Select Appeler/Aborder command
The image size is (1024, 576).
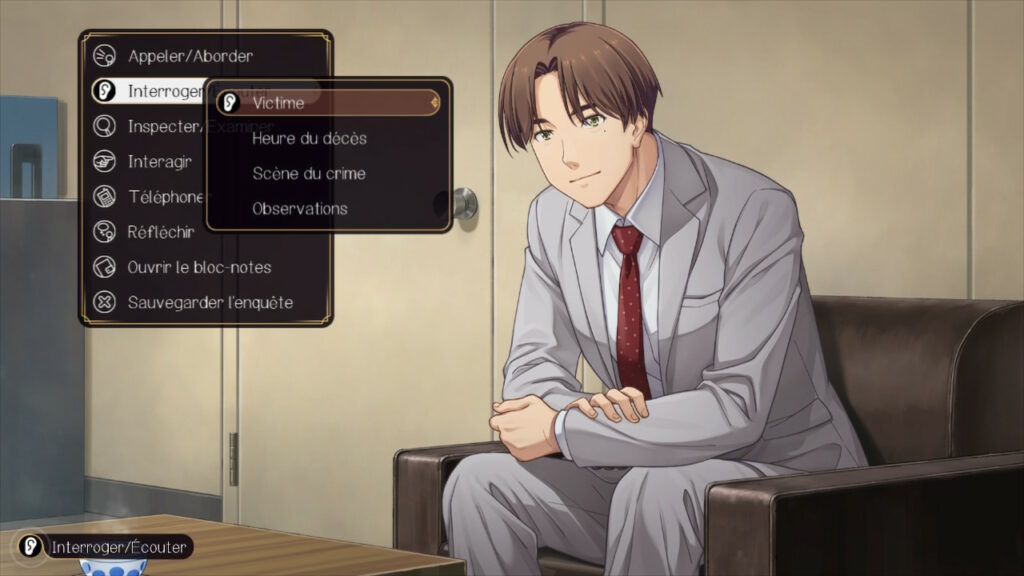(190, 56)
